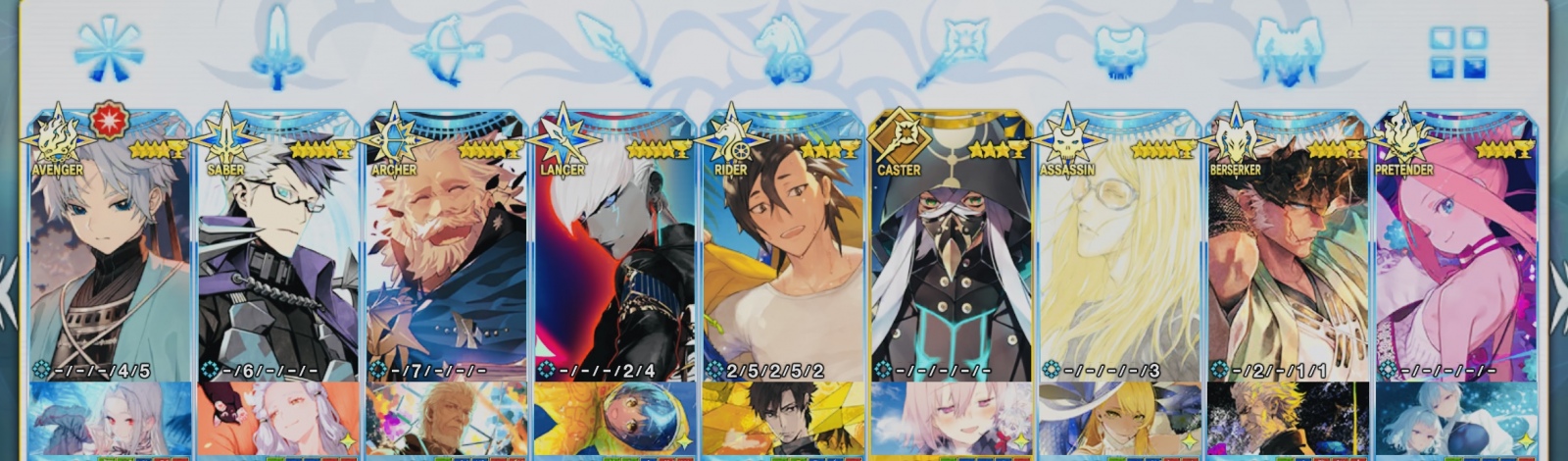
Task: Show all classes with the star filter
Action: click(109, 49)
